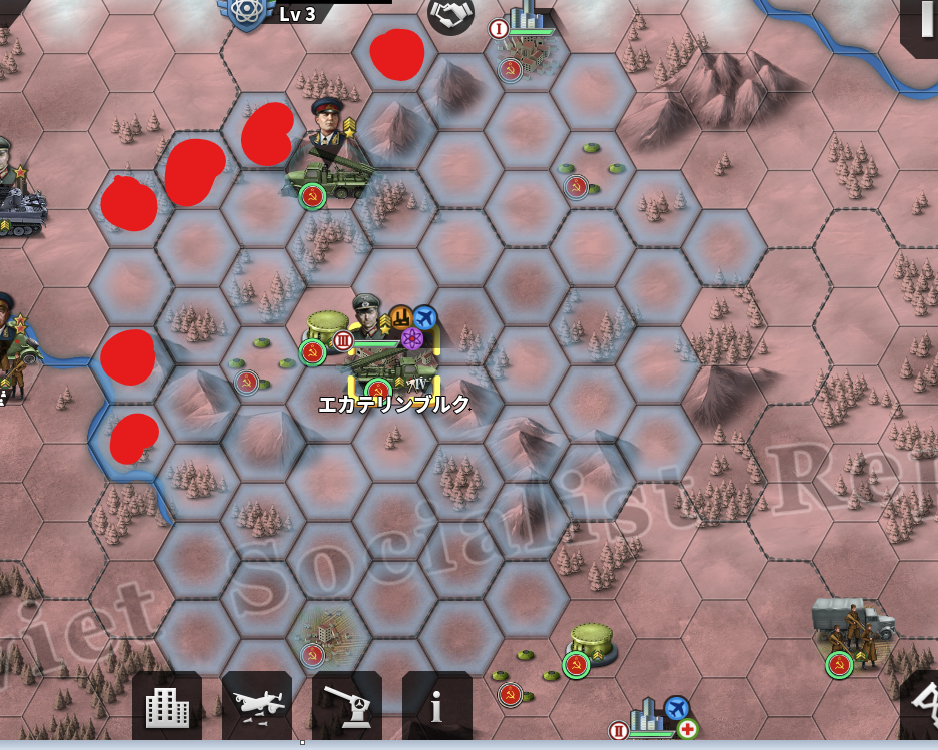Open the artillery cannon build menu
The height and width of the screenshot is (750, 938).
point(347,707)
